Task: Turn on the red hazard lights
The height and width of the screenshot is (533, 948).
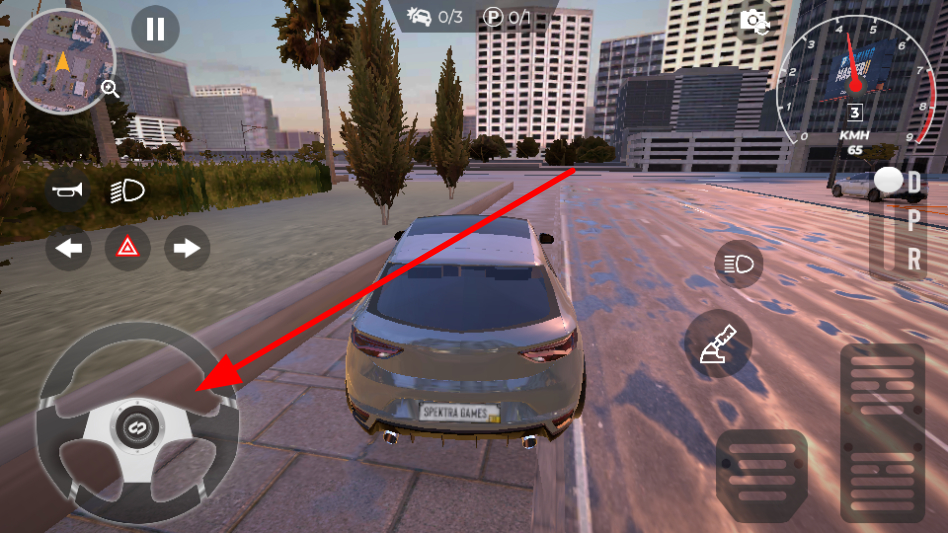Action: (x=128, y=248)
